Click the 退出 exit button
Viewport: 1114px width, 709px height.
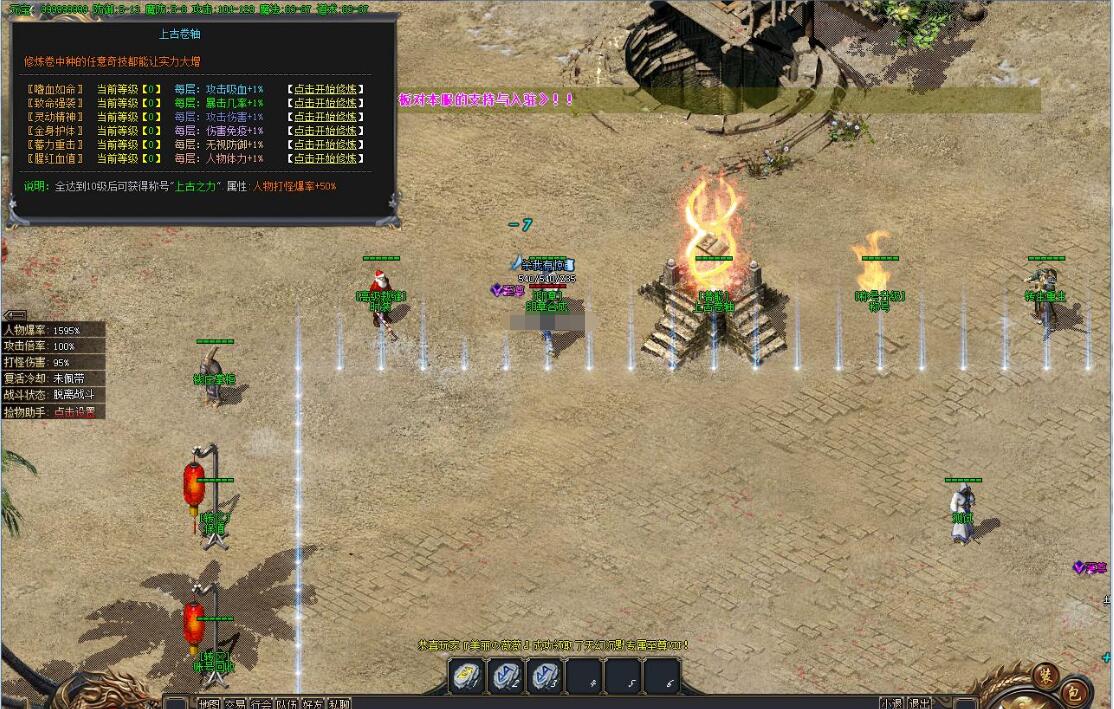919,703
